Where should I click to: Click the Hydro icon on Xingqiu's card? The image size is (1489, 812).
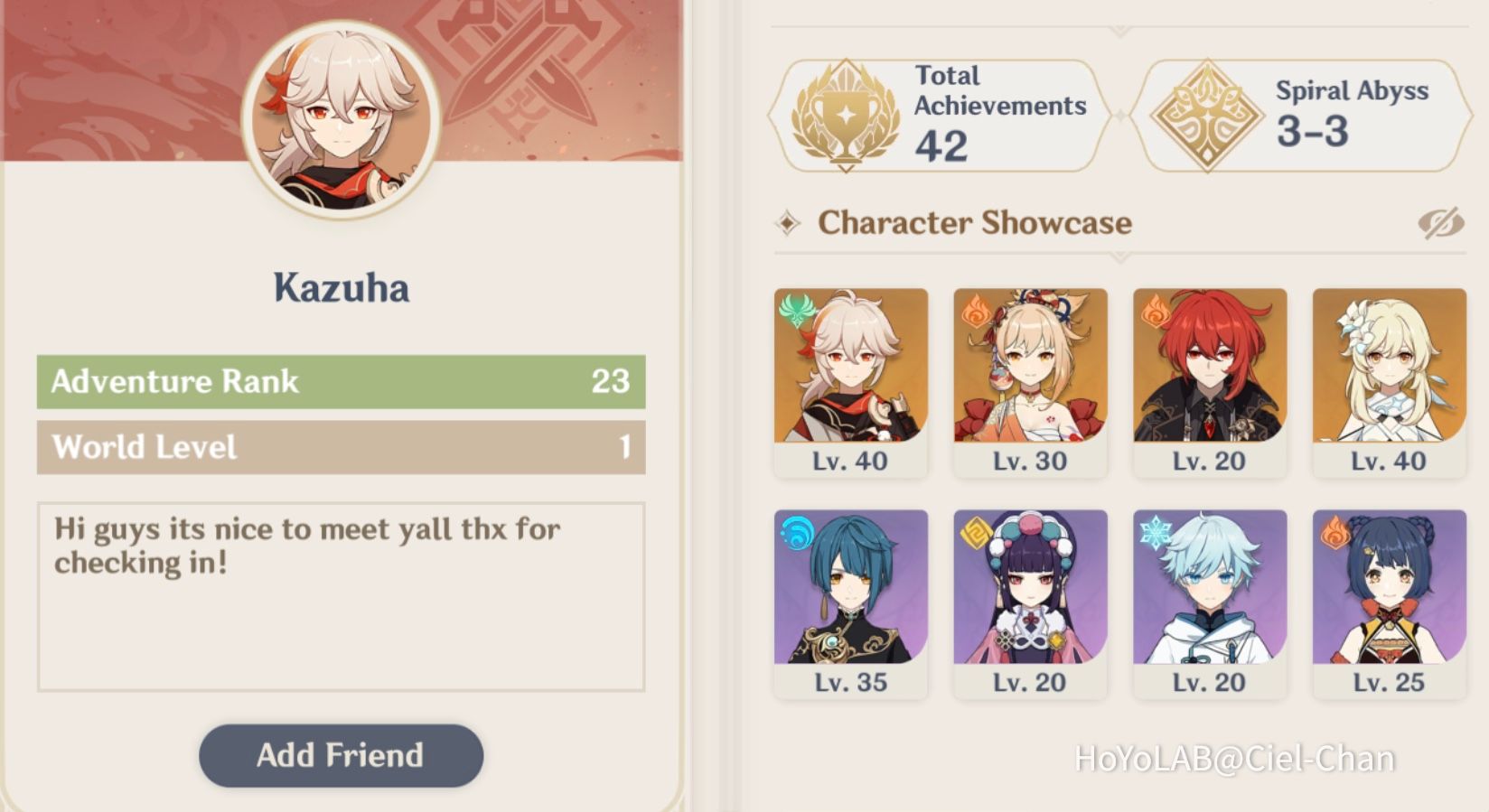[x=795, y=532]
